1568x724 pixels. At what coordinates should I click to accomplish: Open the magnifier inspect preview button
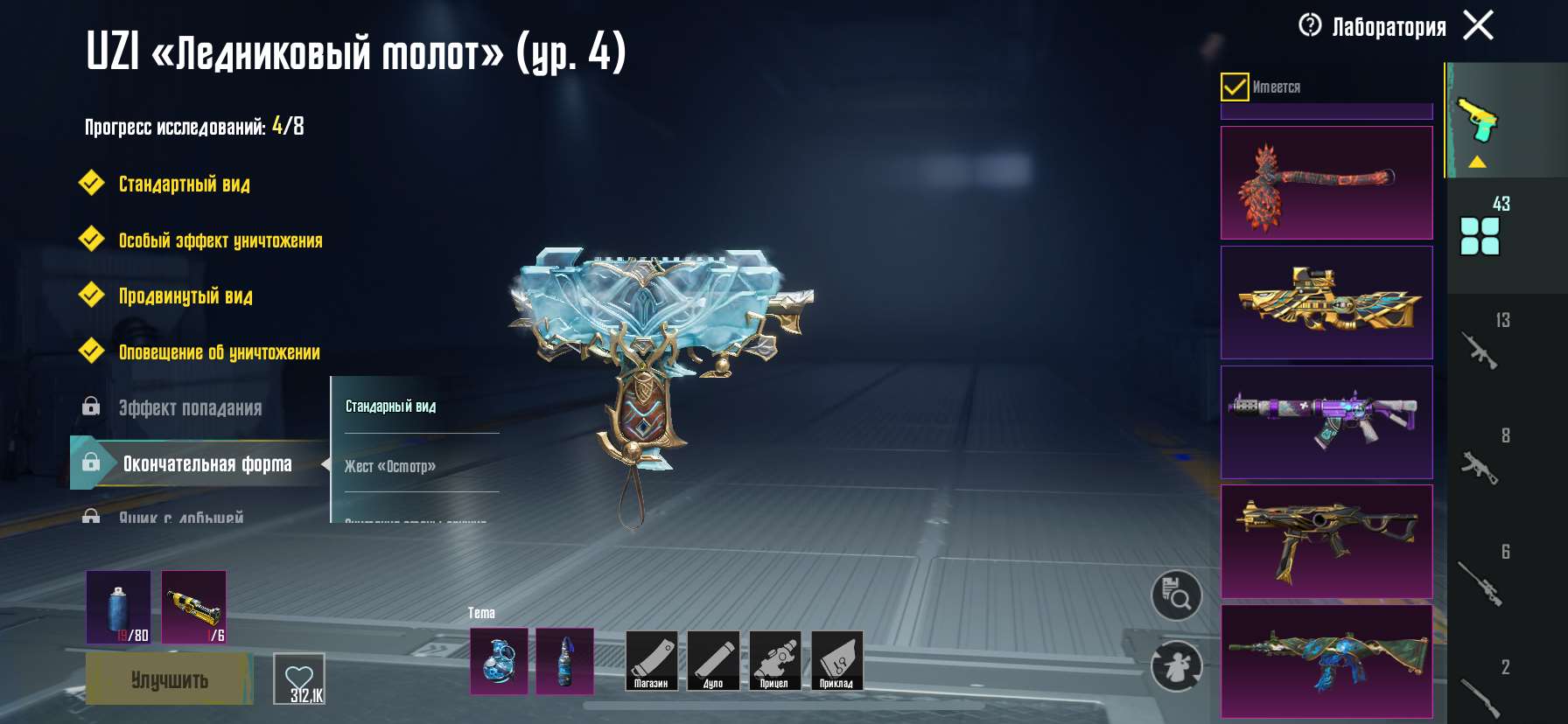coord(1176,596)
